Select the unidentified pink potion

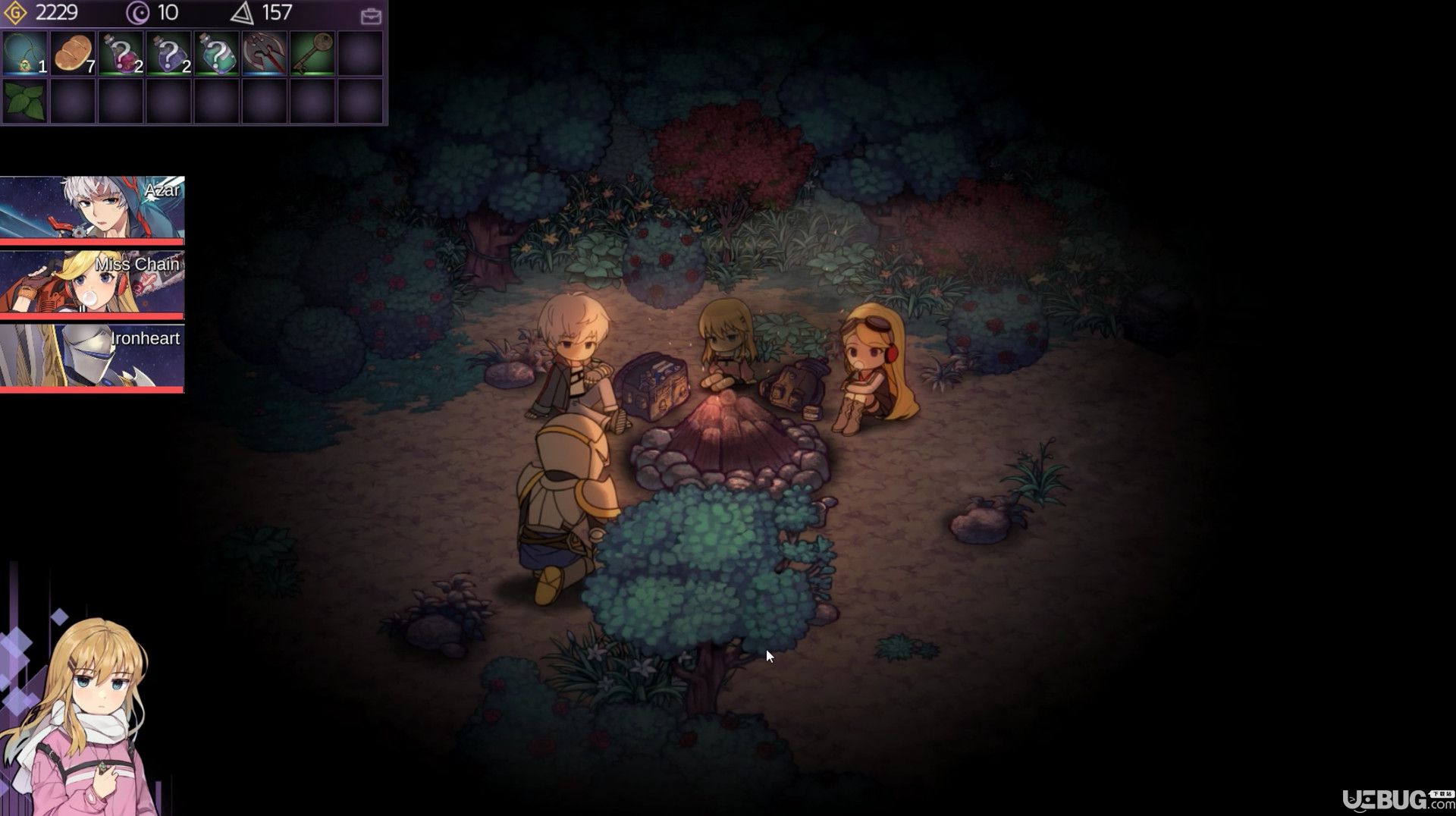pyautogui.click(x=121, y=53)
